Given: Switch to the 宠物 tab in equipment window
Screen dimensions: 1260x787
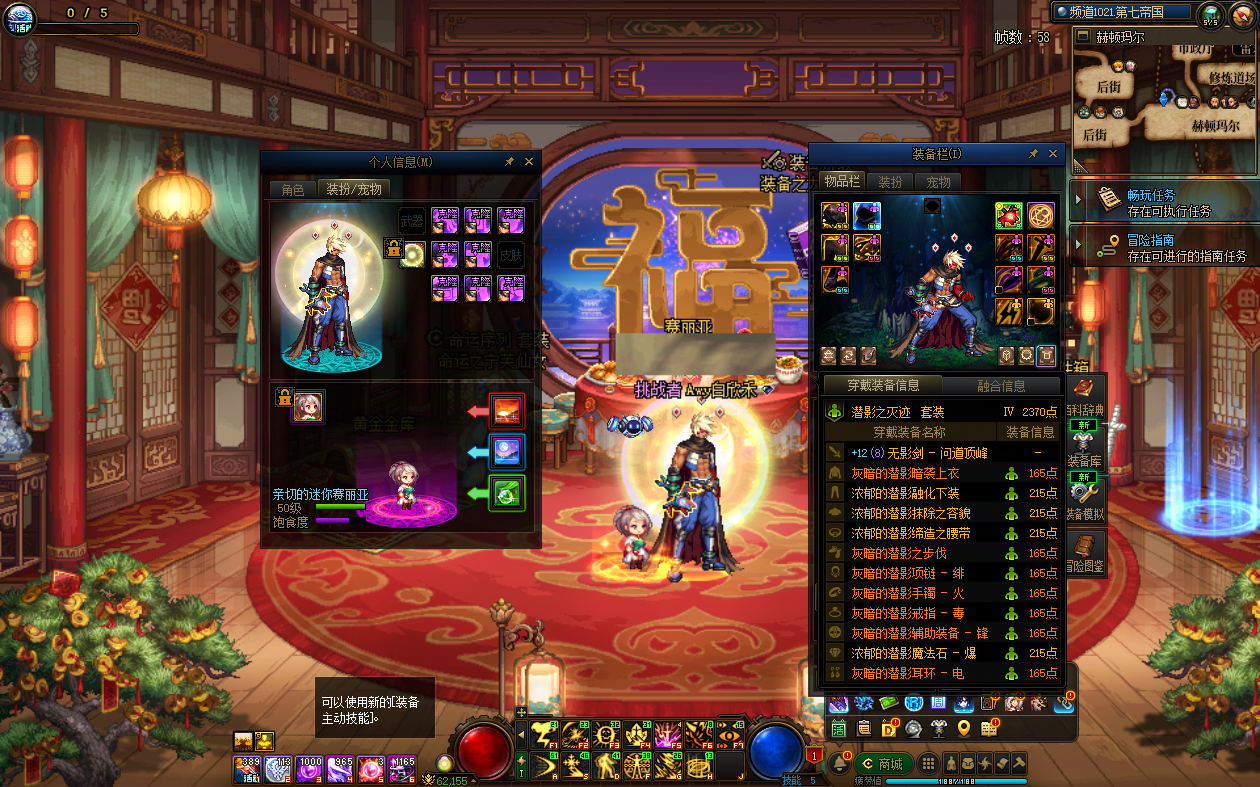Looking at the screenshot, I should pos(938,182).
